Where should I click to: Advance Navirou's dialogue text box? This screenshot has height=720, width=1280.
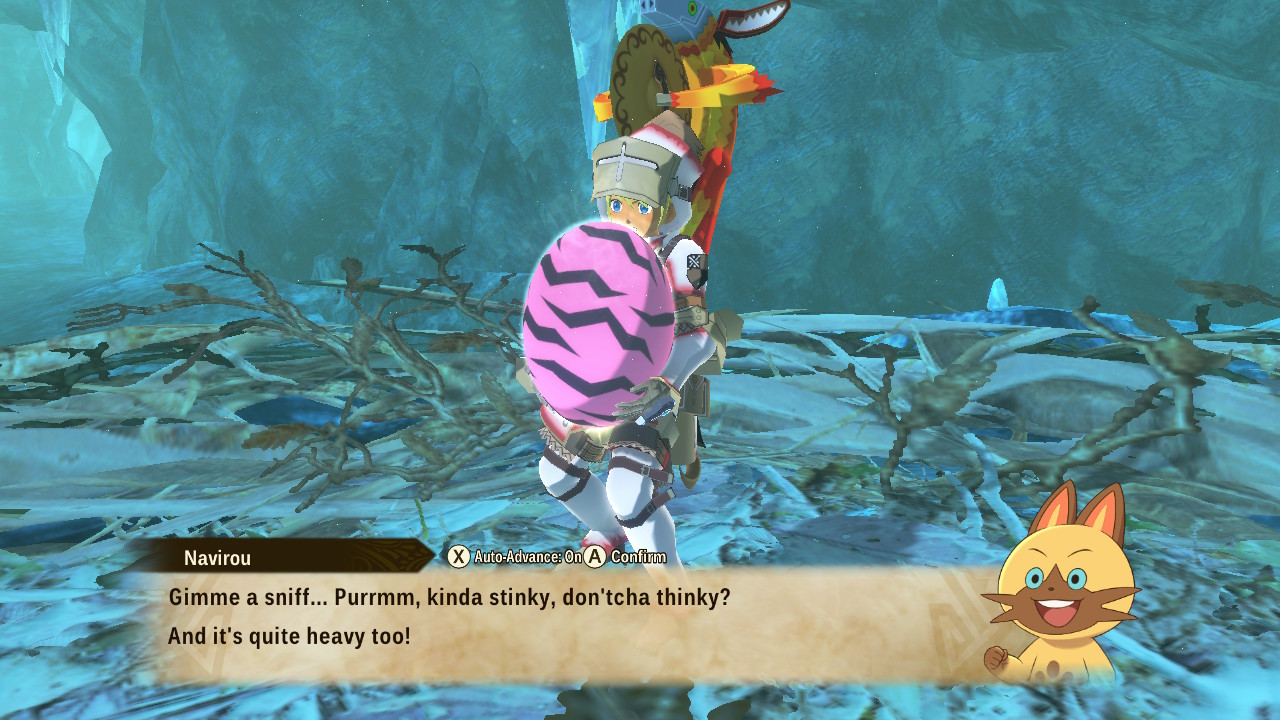(560, 618)
